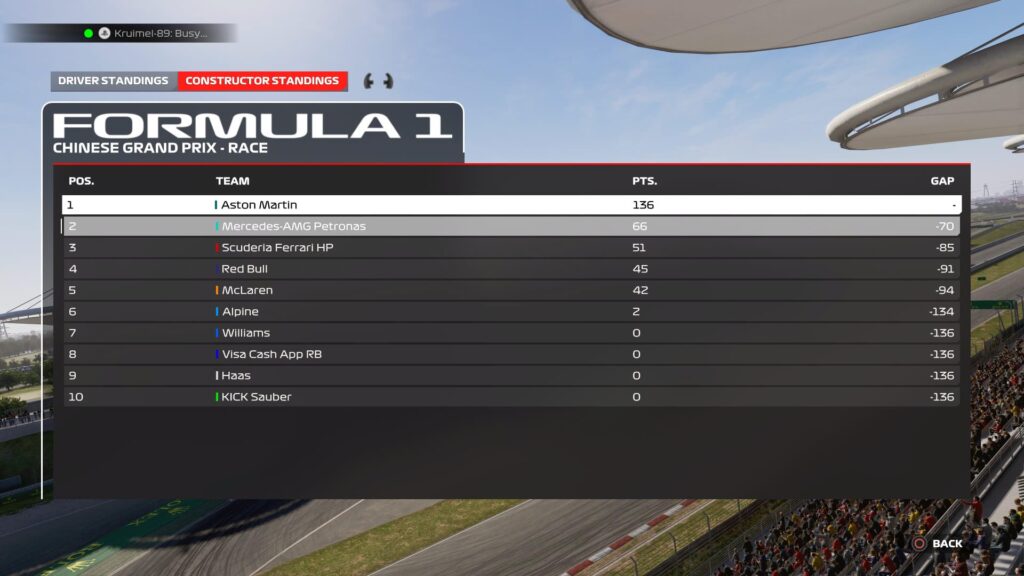The height and width of the screenshot is (576, 1024).
Task: Switch to the Driver Standings tab
Action: 113,81
